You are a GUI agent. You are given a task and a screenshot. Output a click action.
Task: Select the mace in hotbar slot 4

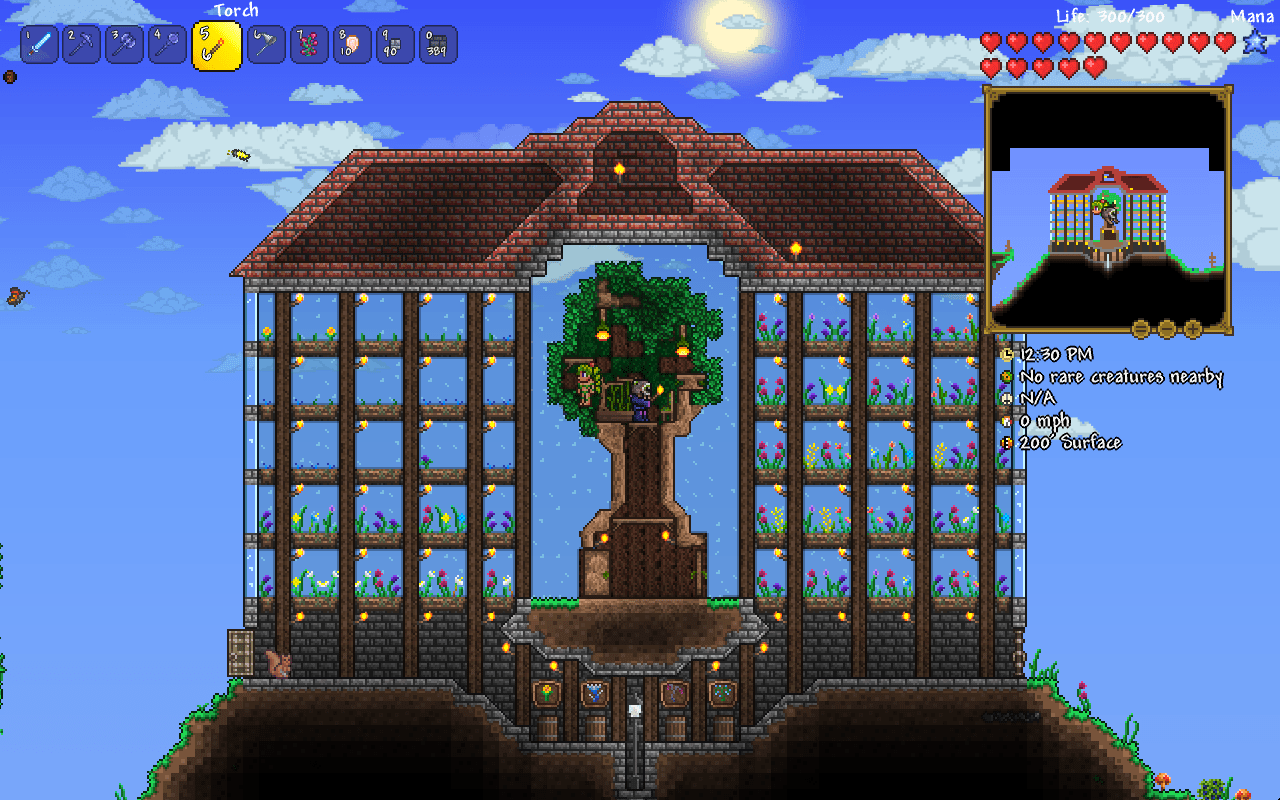(x=166, y=44)
